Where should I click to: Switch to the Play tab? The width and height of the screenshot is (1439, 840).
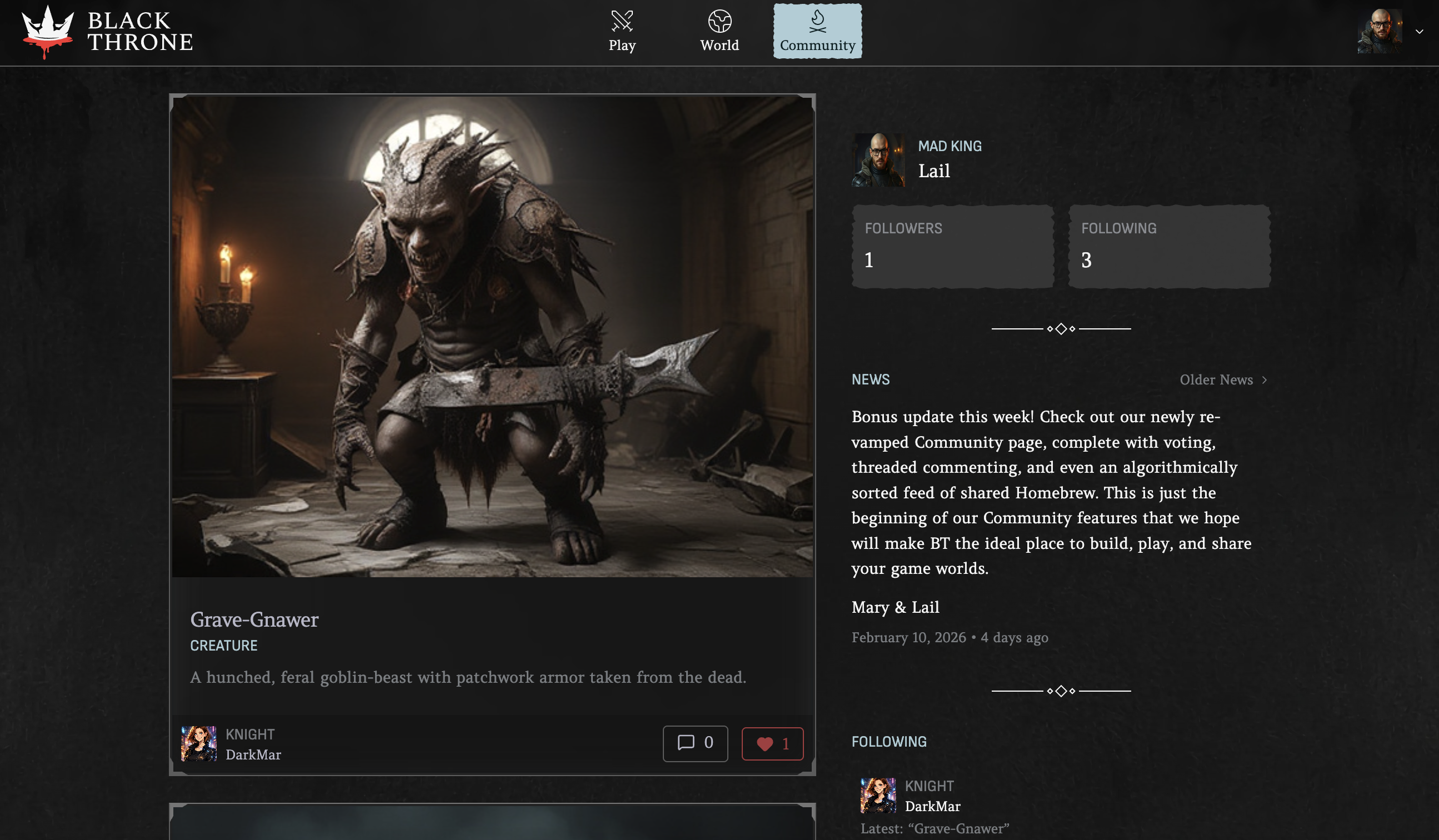[622, 32]
